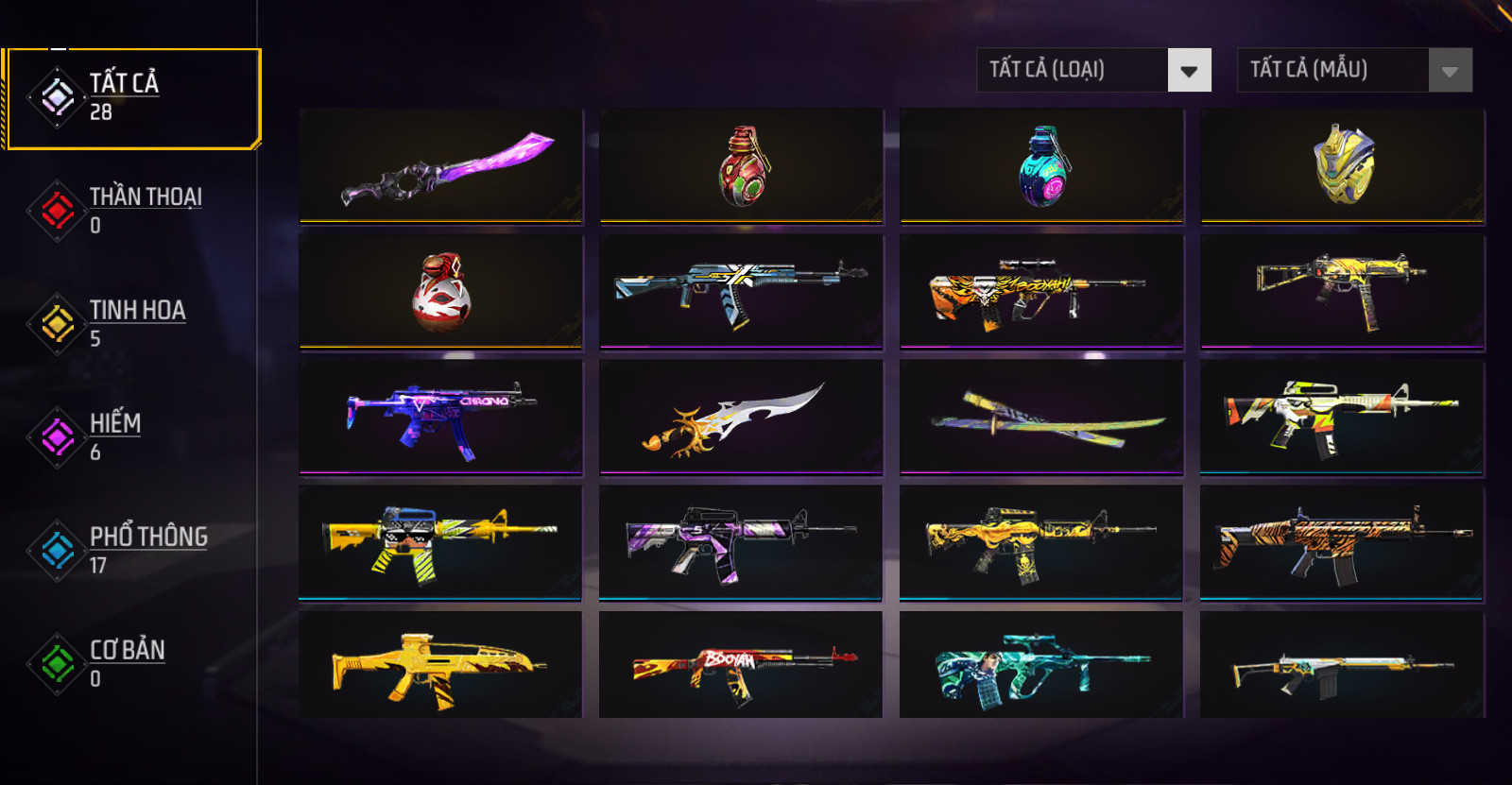
Task: Open the TẤT CẢ (LOẠI) type dropdown
Action: click(x=1093, y=71)
